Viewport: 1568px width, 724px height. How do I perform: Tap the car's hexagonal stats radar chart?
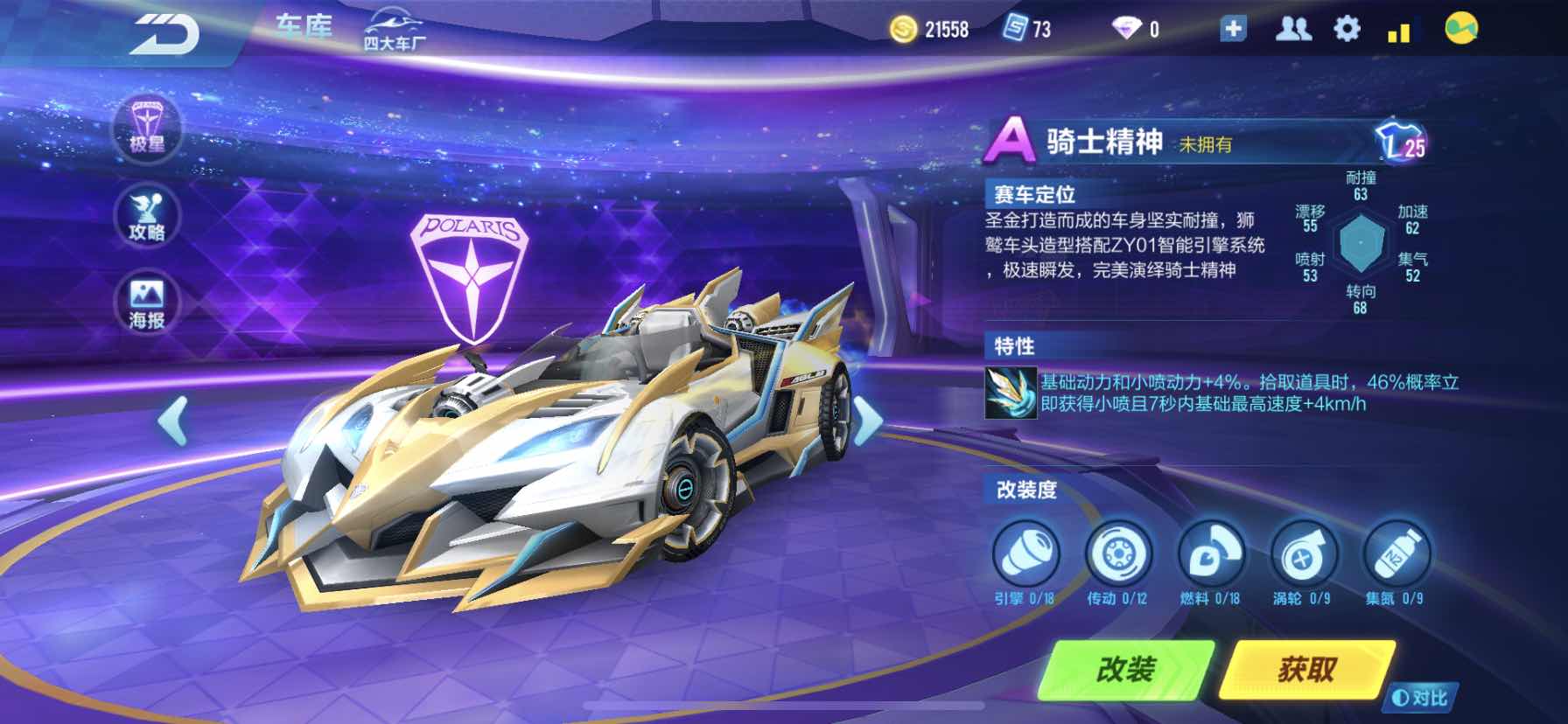(x=1361, y=243)
